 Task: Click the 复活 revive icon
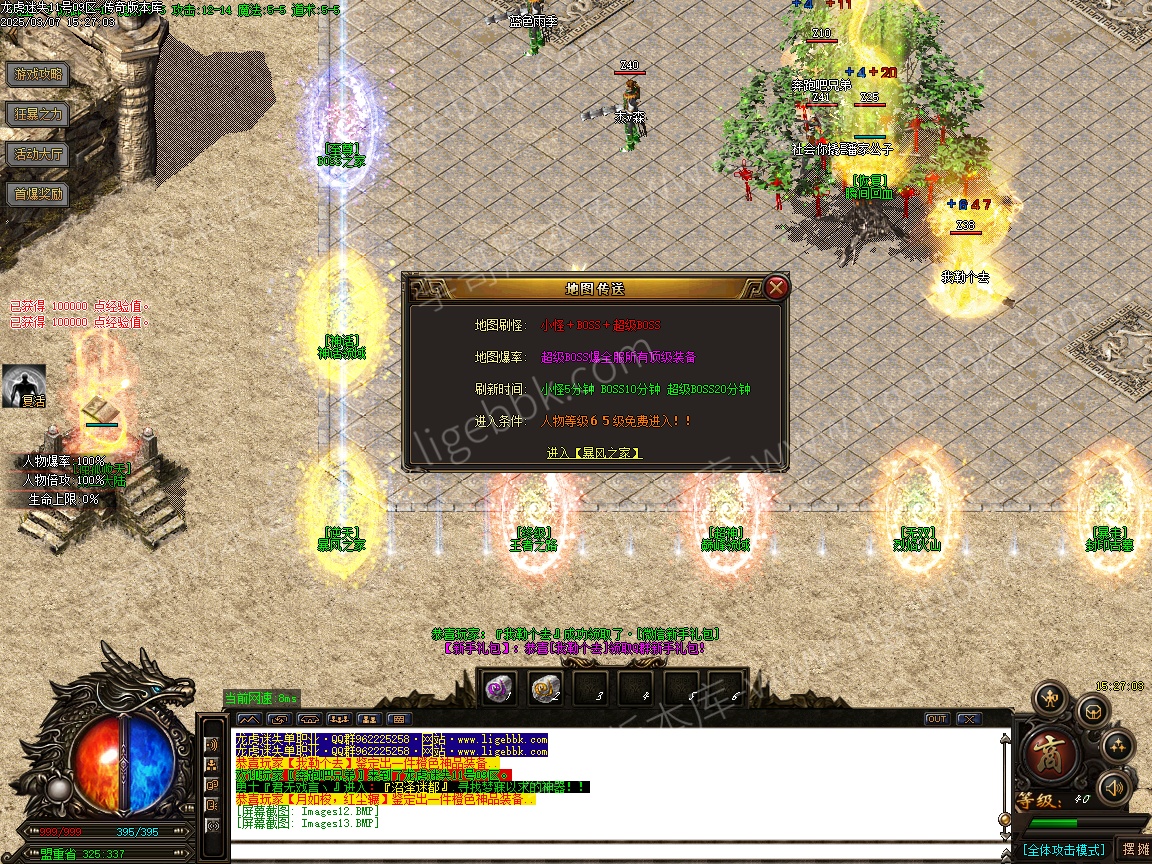tap(24, 385)
